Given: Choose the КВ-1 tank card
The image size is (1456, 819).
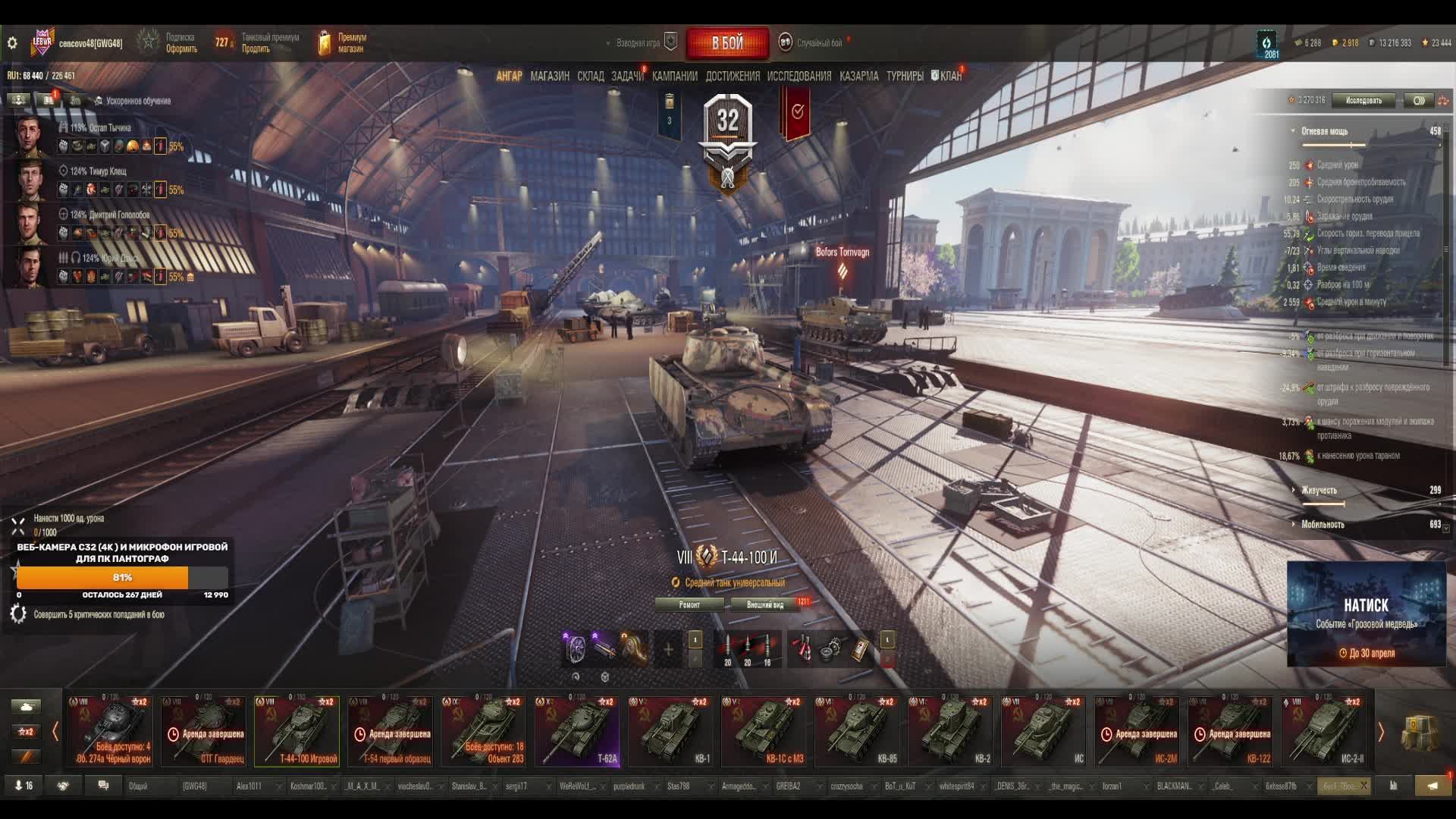Looking at the screenshot, I should 670,731.
